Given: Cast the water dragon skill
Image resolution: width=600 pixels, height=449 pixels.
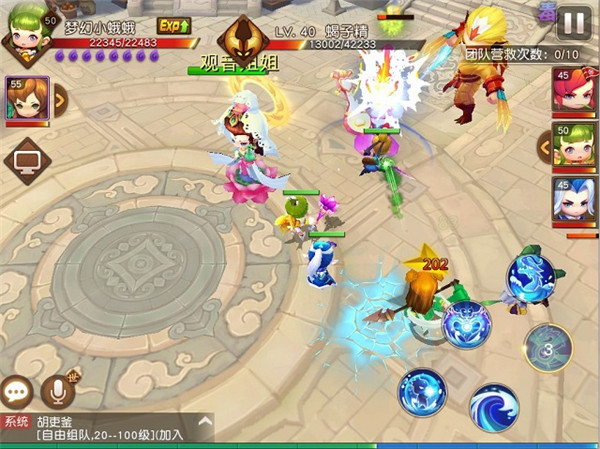Looking at the screenshot, I should pos(529,277).
